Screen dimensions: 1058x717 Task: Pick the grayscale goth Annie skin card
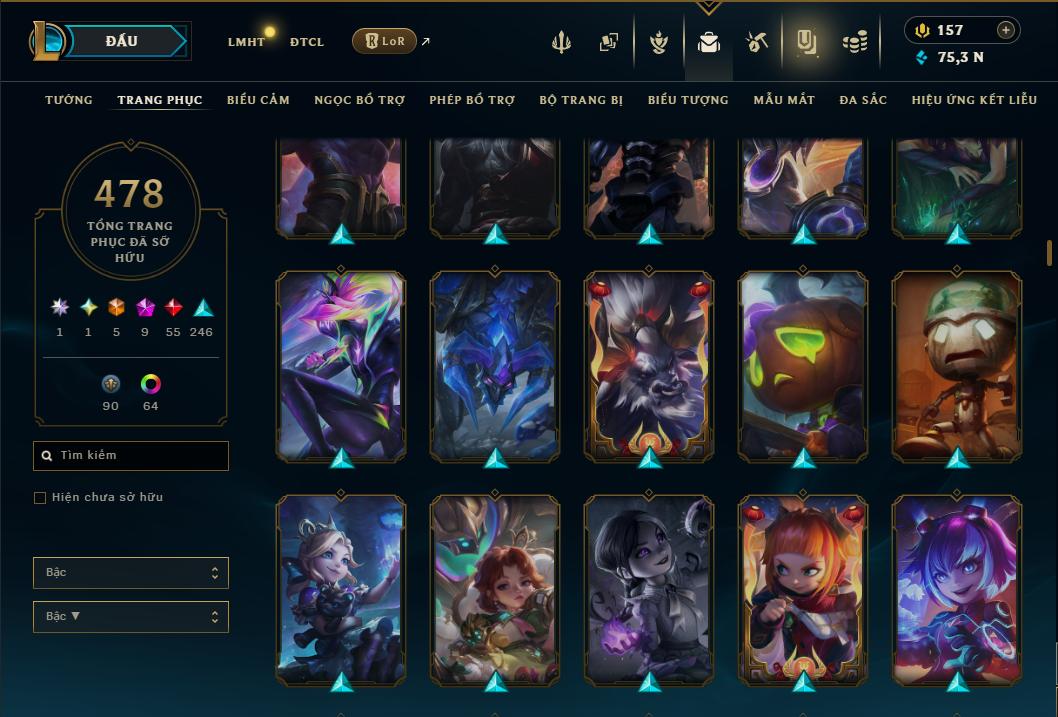649,590
